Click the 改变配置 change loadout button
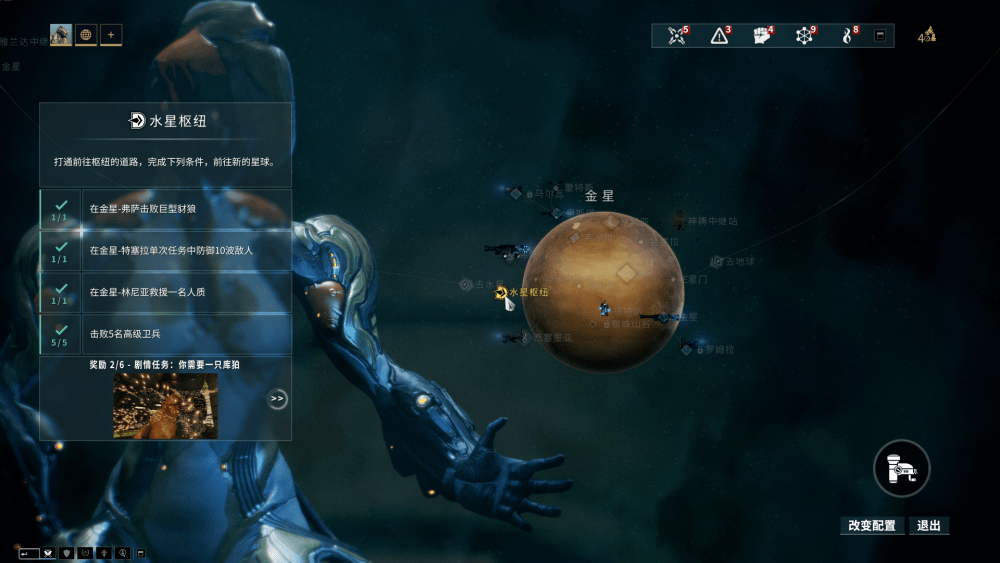Viewport: 1000px width, 563px height. (872, 526)
